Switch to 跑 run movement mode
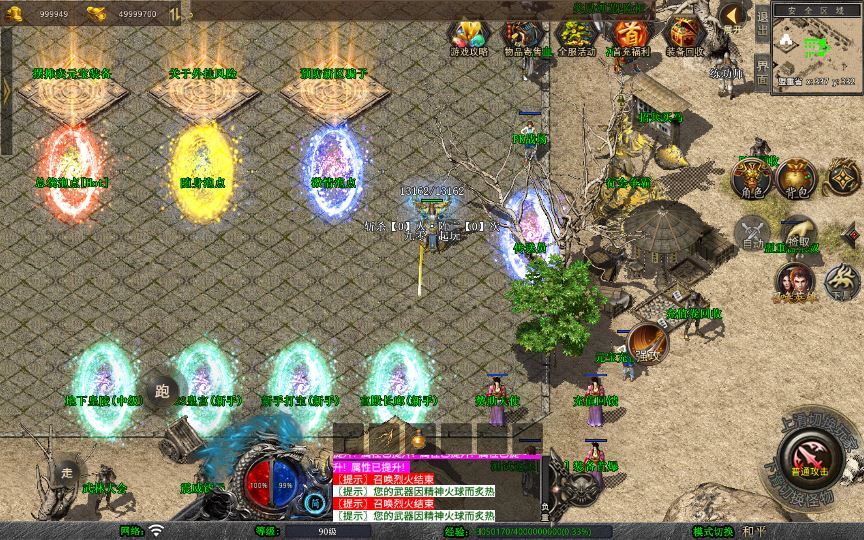Screen dimensions: 864x540 (x=161, y=391)
